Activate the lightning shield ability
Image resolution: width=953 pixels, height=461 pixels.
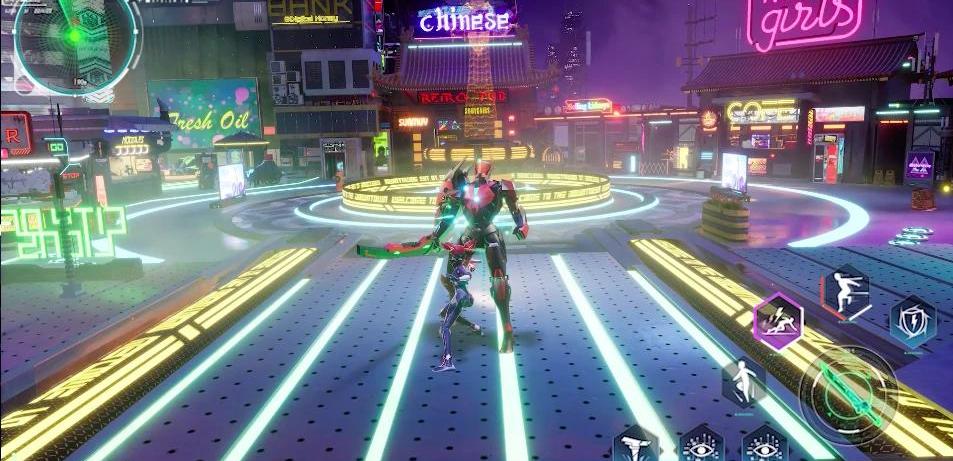tap(913, 321)
